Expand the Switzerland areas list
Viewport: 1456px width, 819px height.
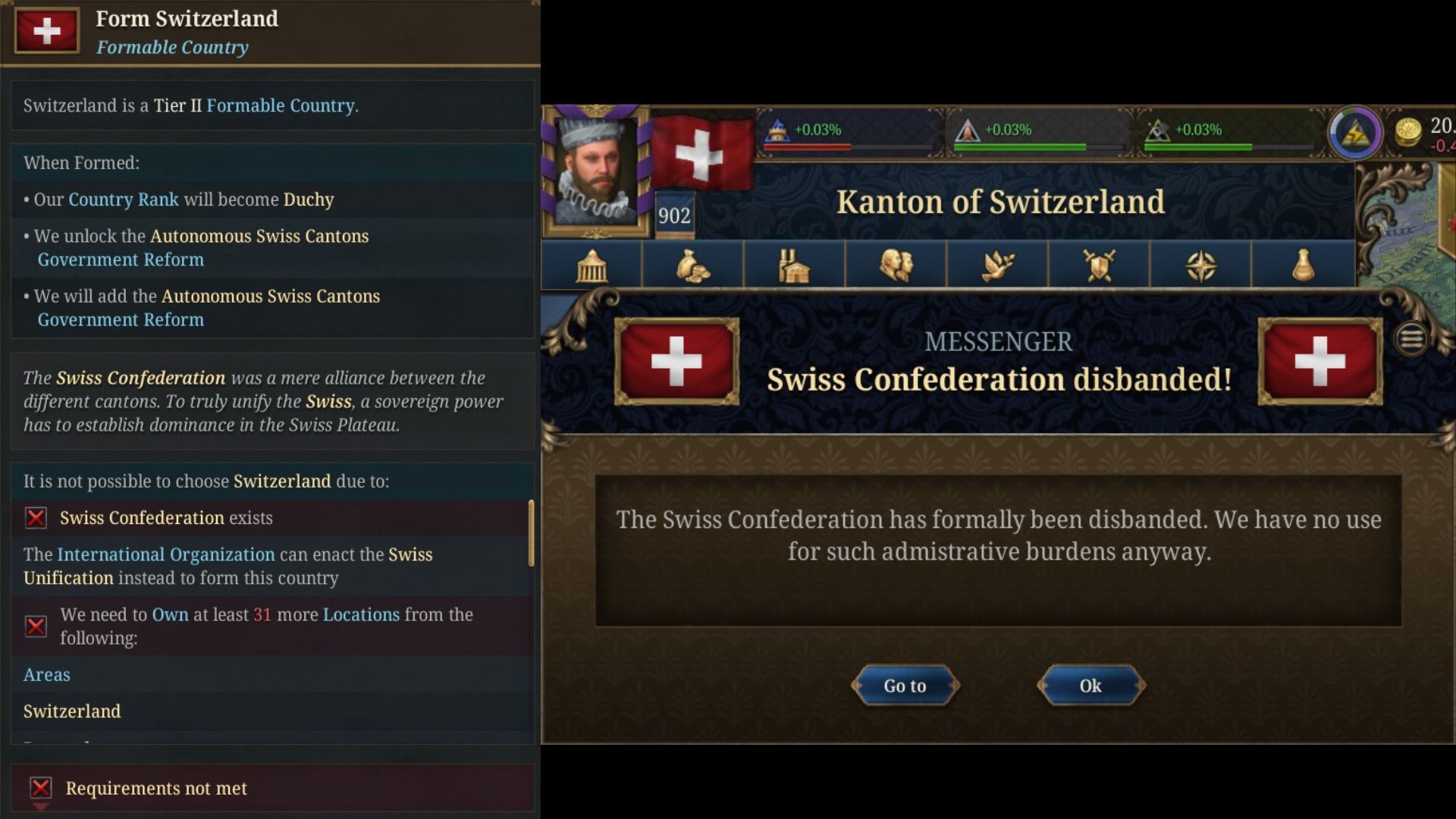72,711
